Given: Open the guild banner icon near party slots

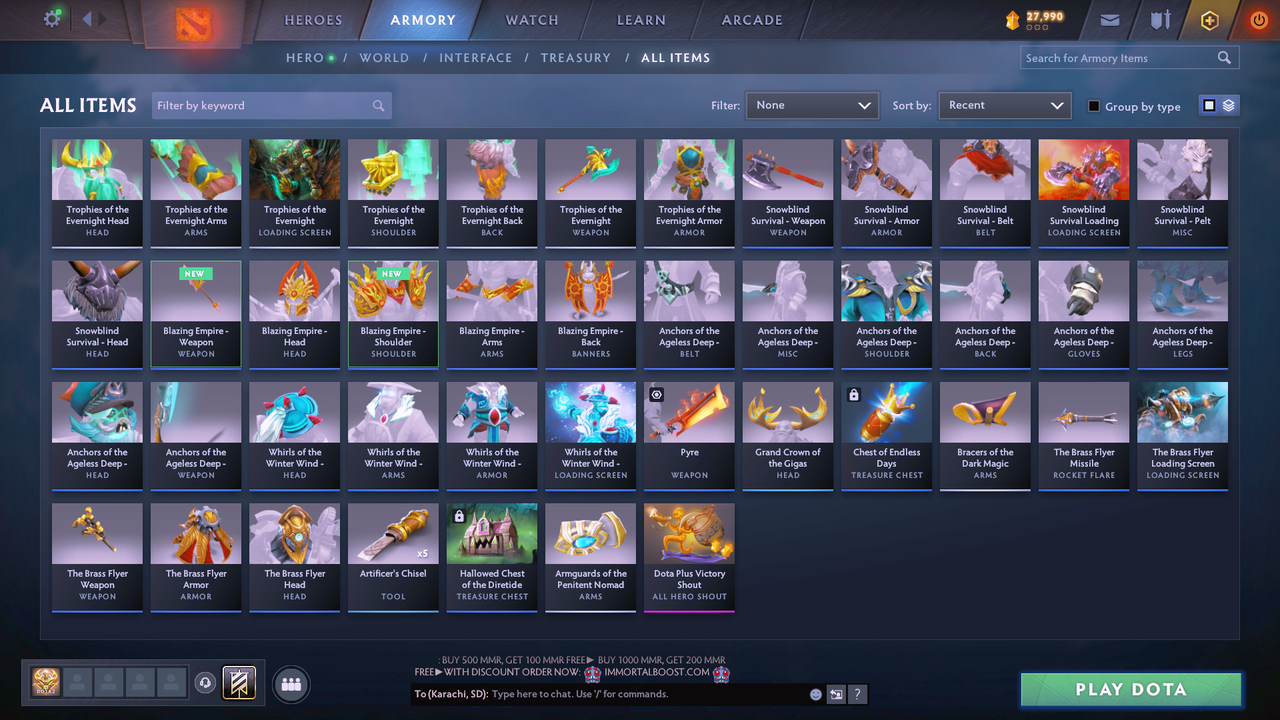Looking at the screenshot, I should click(x=239, y=683).
